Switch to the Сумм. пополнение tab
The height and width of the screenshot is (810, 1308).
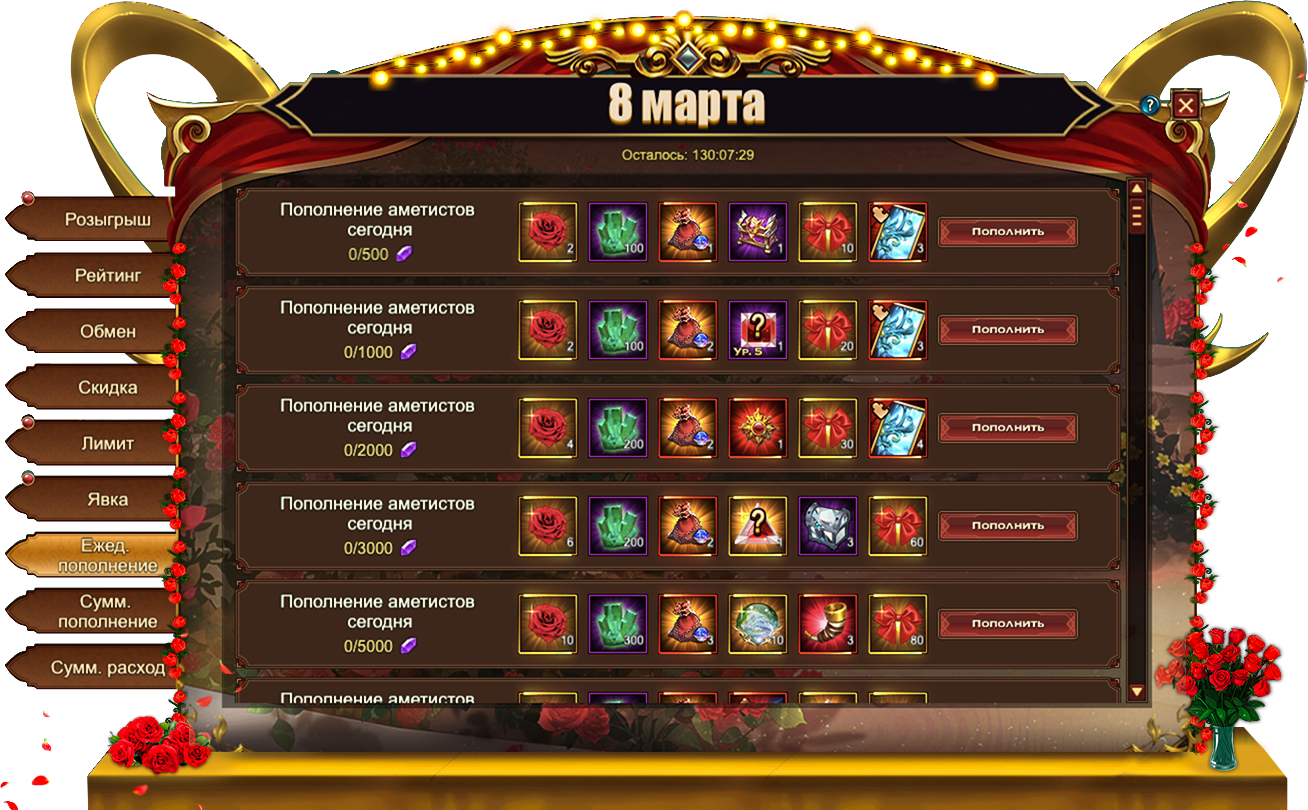pos(106,611)
